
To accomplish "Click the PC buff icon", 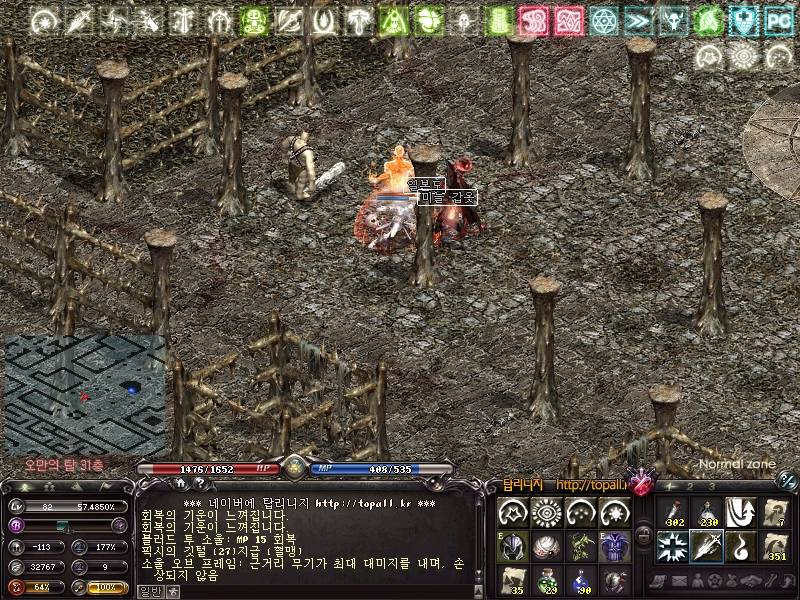I will 777,20.
